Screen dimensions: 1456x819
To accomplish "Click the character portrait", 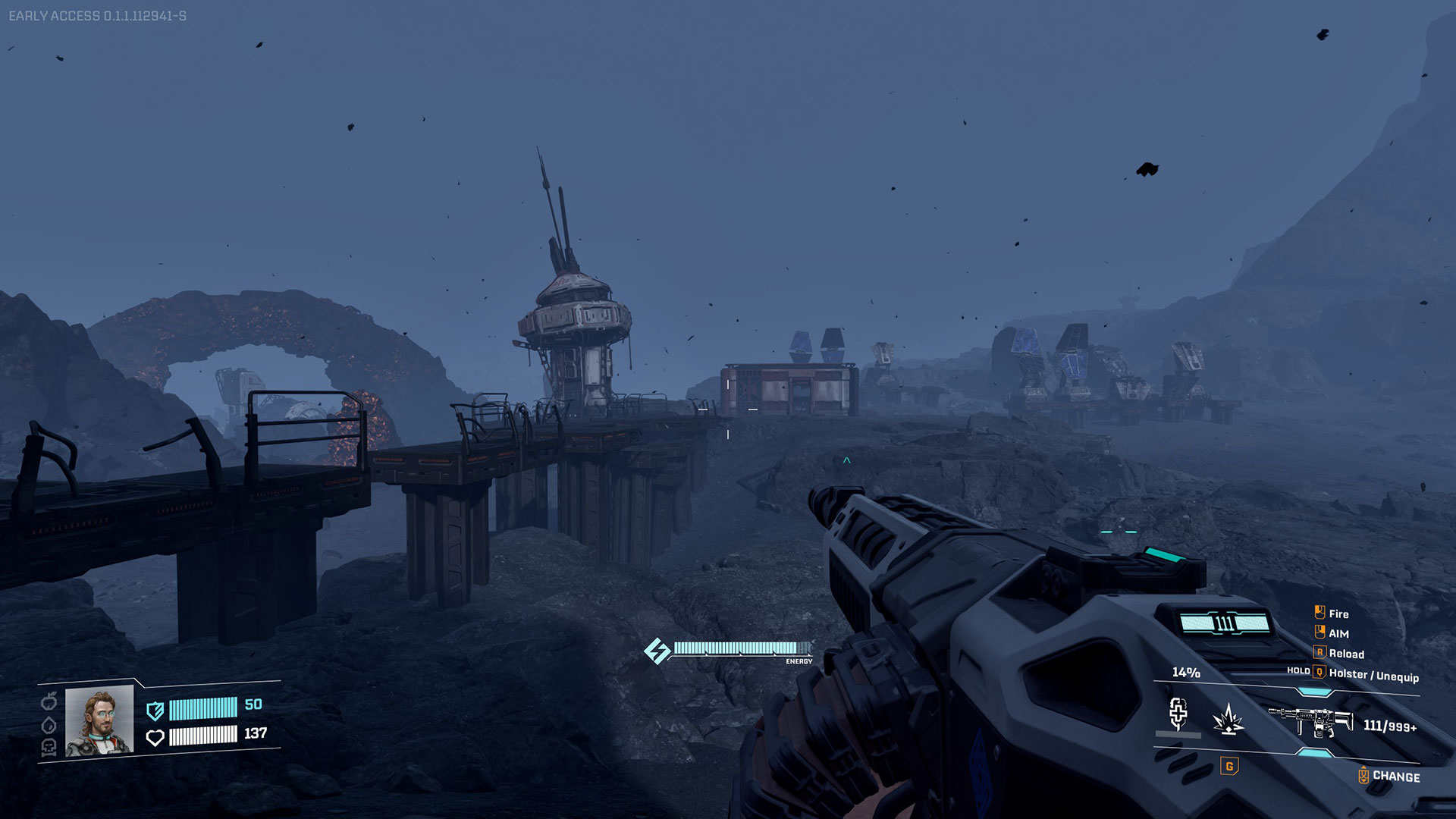I will coord(99,721).
